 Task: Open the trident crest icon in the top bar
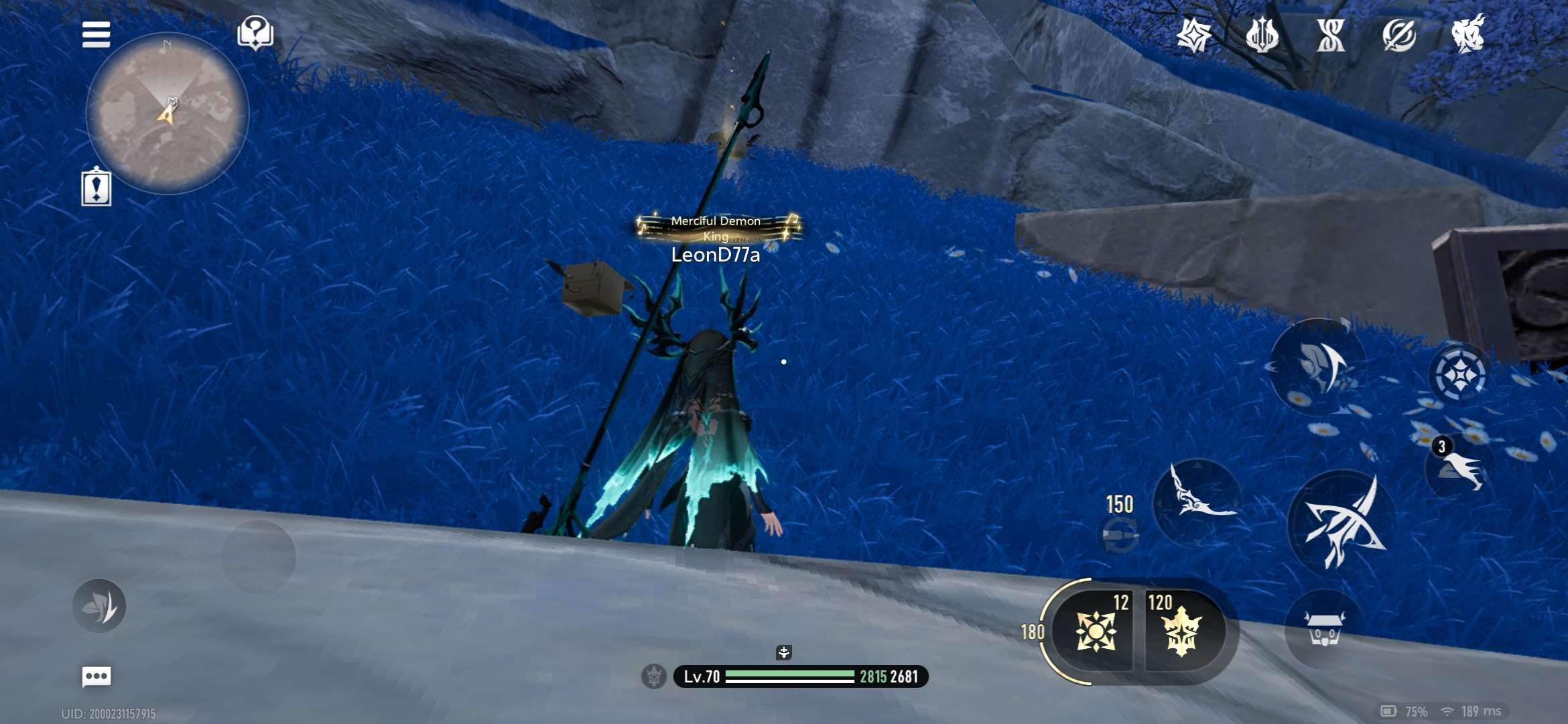coord(1262,34)
